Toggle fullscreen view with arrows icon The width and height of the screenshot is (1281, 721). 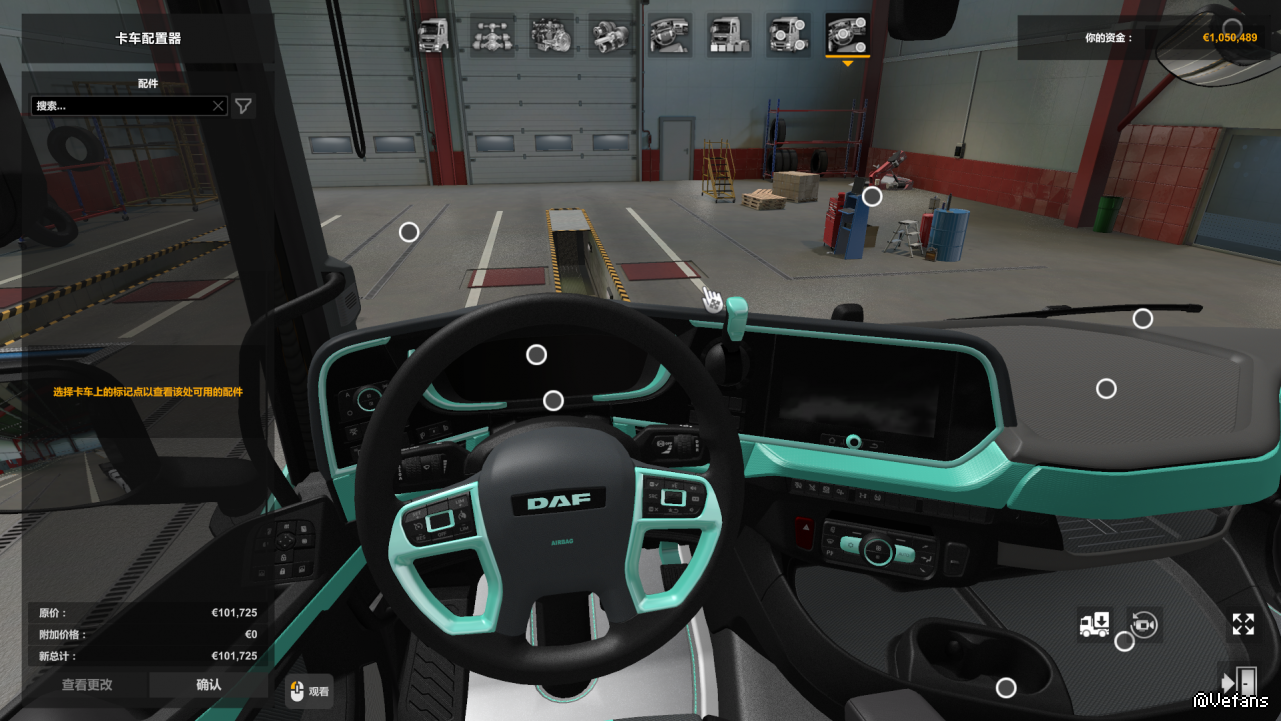point(1243,625)
